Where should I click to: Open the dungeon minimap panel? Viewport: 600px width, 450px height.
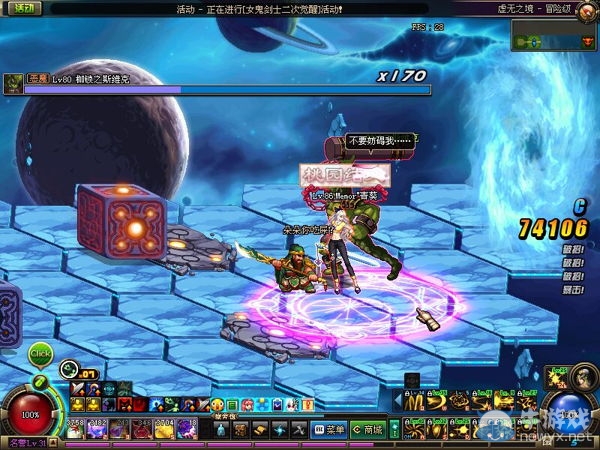pyautogui.click(x=554, y=36)
